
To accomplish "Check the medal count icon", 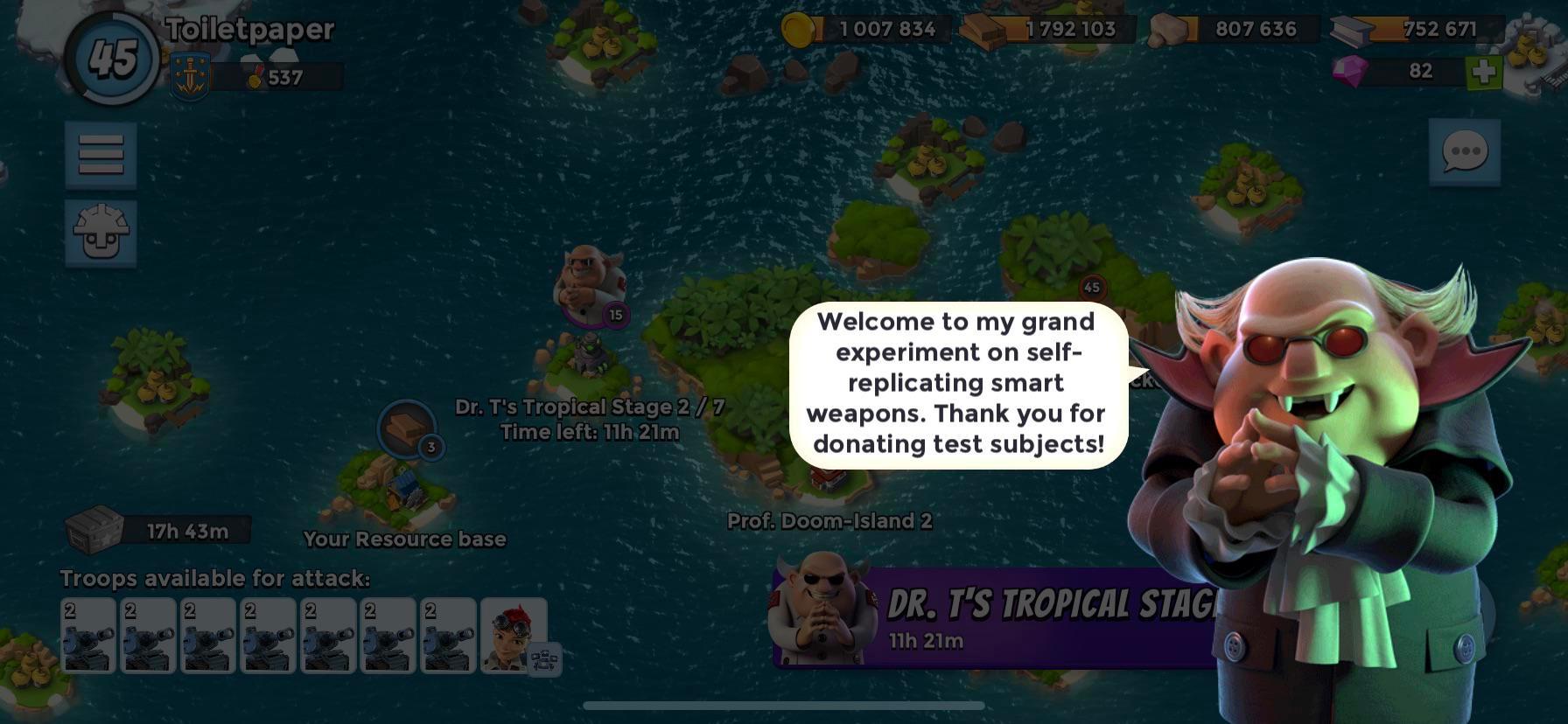I will (x=255, y=78).
